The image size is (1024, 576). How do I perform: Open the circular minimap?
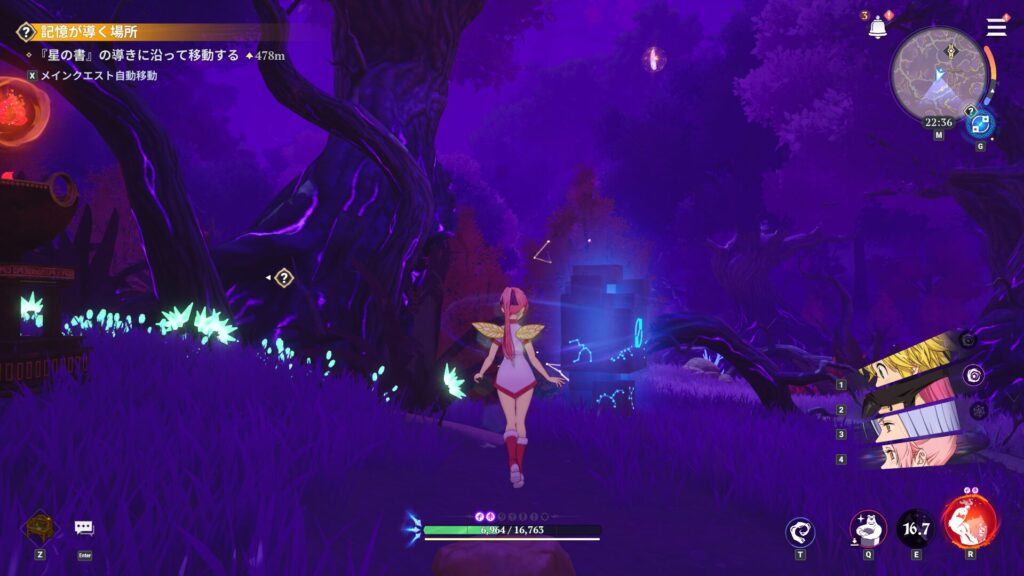[938, 75]
